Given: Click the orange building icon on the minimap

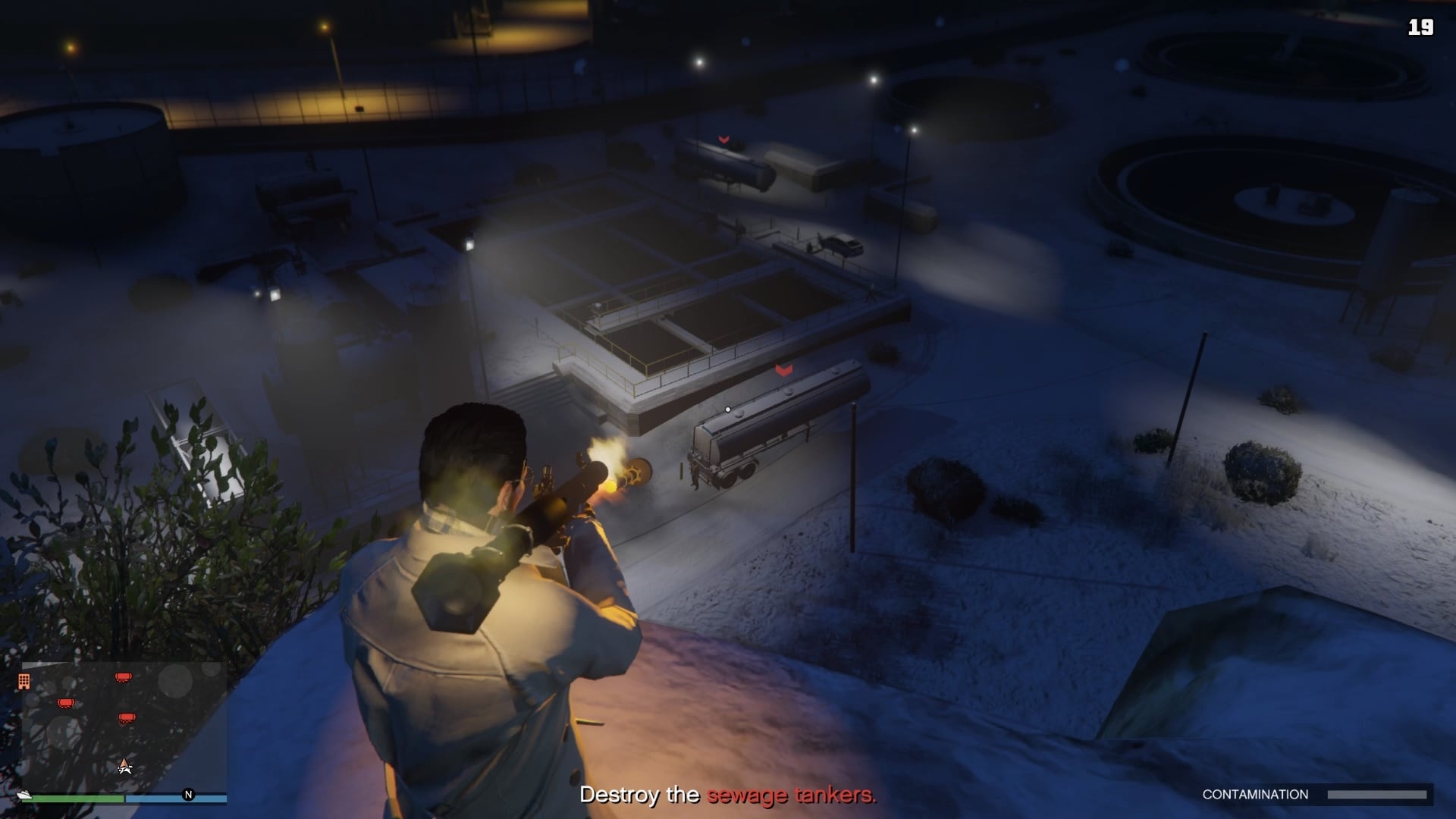Looking at the screenshot, I should (24, 681).
